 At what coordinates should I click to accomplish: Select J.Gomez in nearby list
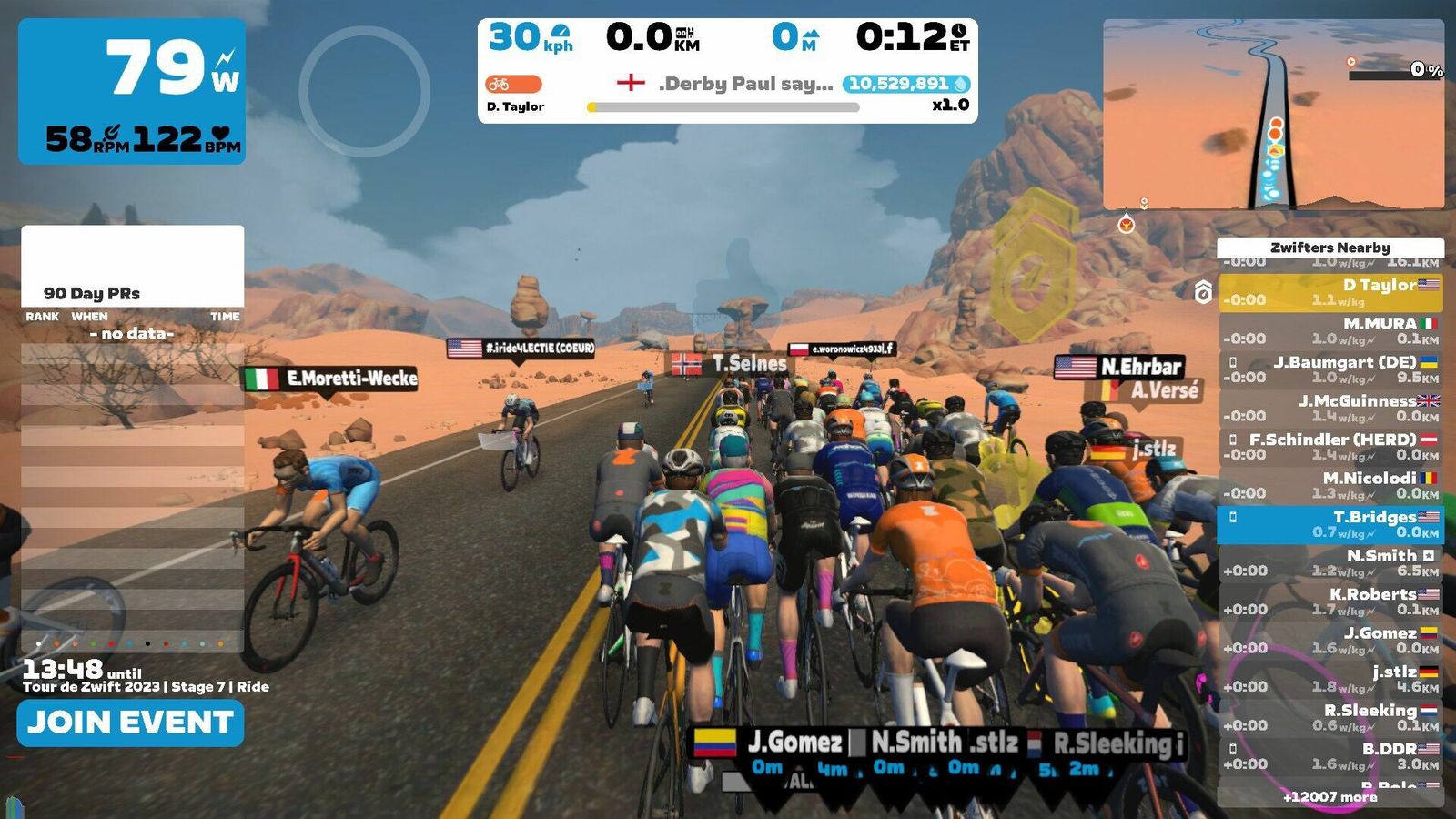click(1330, 641)
